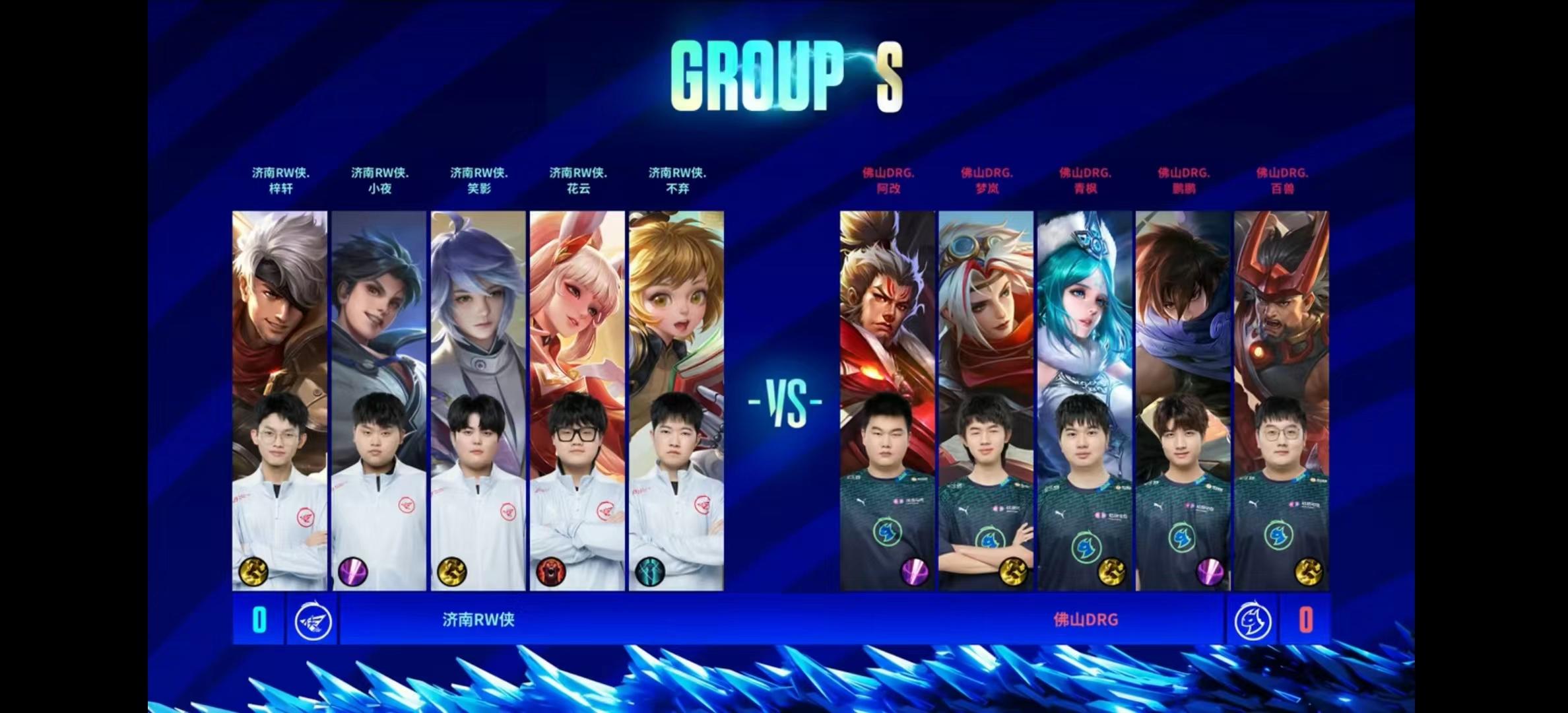
Task: Click the gold summoner spell on 百兽's card
Action: click(x=1309, y=572)
